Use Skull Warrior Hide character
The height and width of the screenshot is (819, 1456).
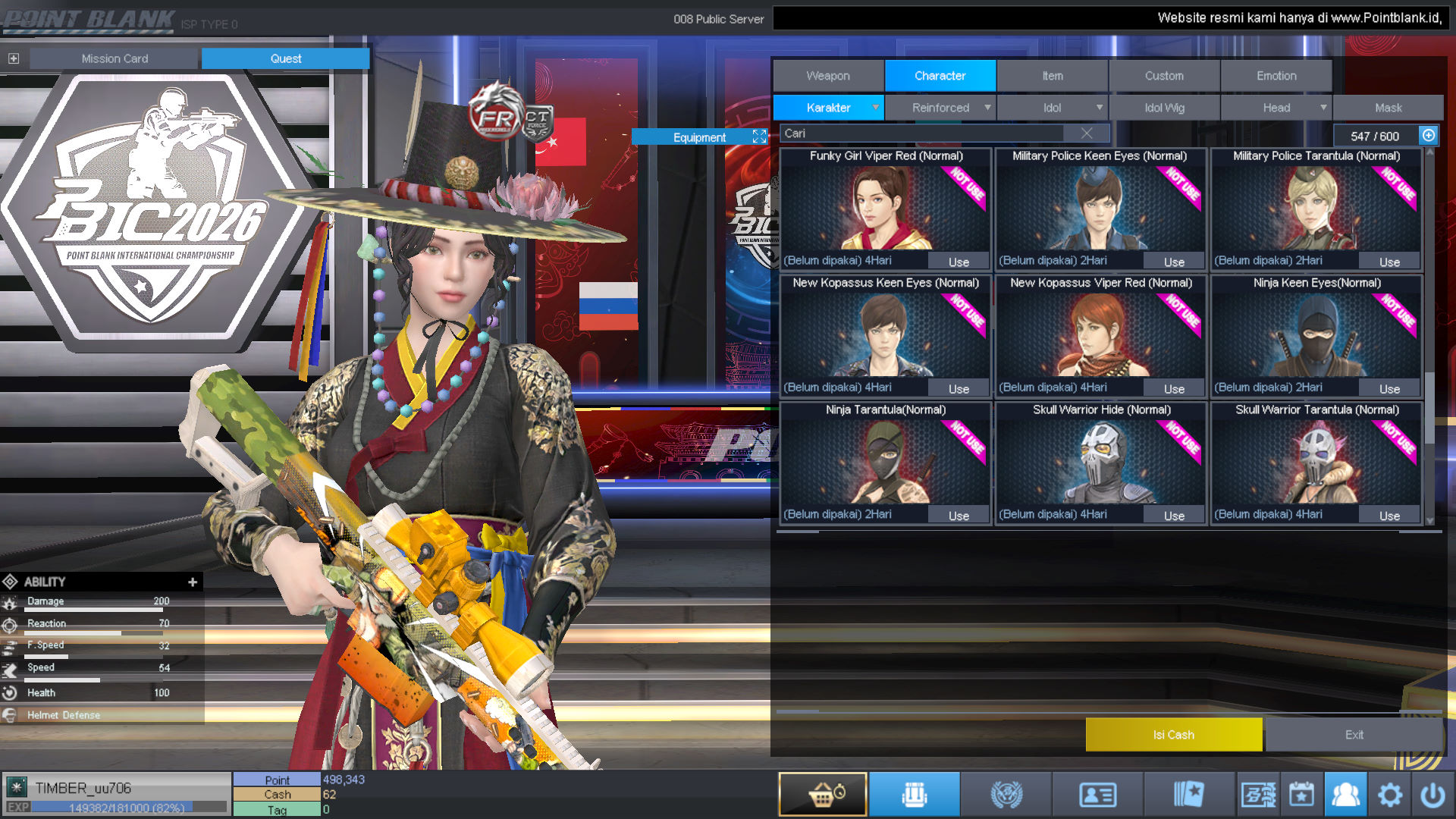(x=1174, y=516)
